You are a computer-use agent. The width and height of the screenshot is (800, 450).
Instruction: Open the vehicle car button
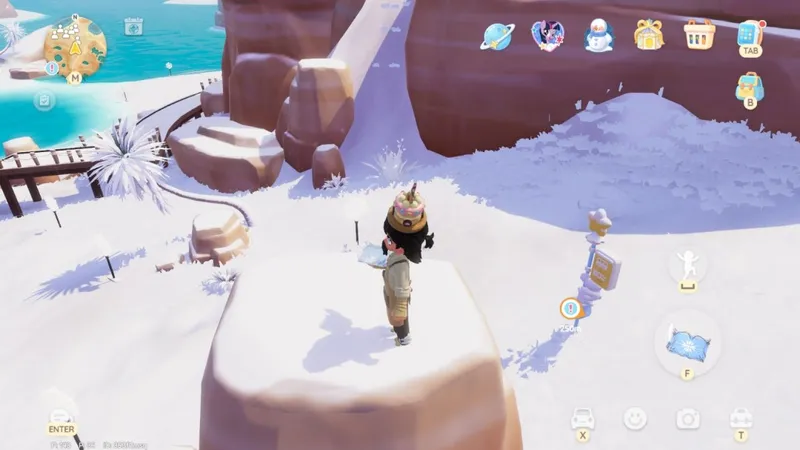583,418
